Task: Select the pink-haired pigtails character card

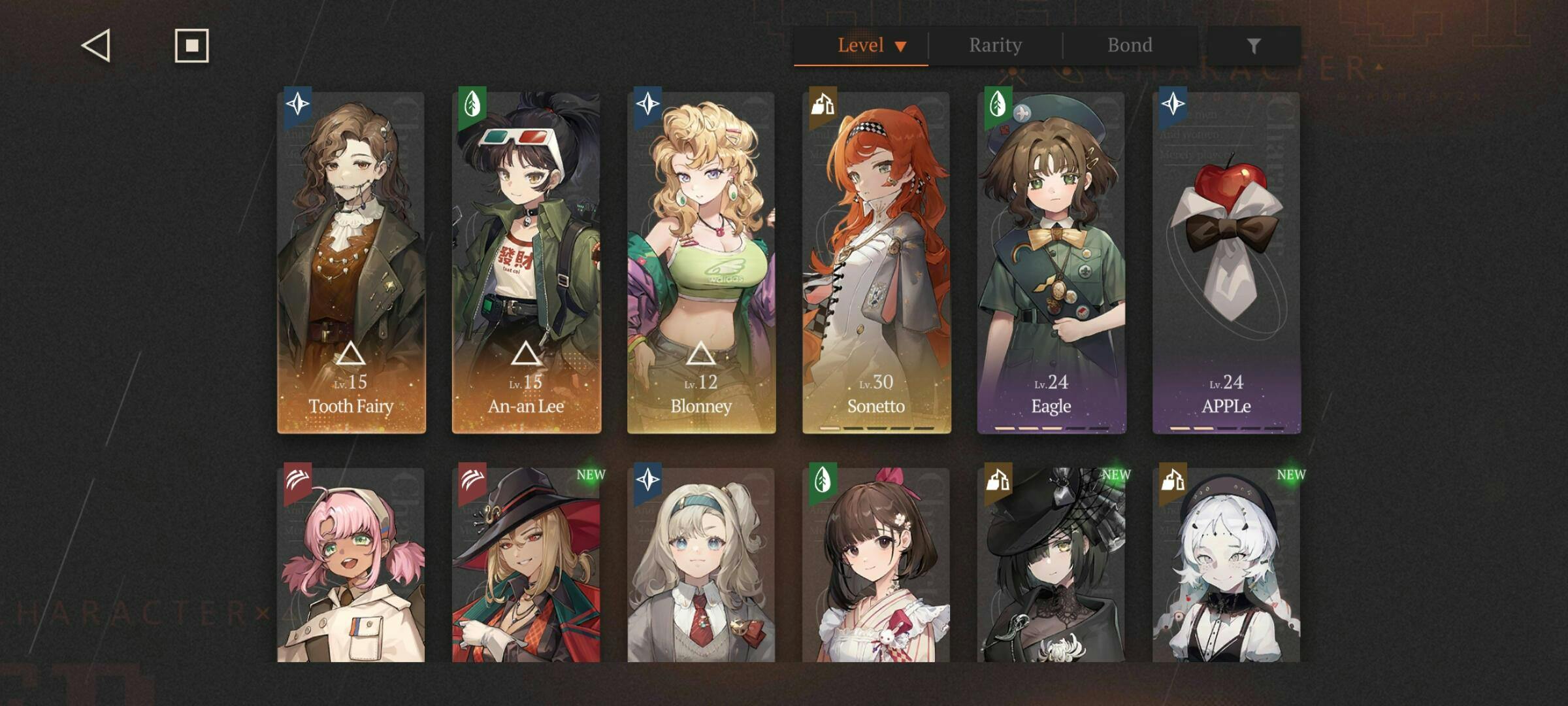Action: click(351, 565)
